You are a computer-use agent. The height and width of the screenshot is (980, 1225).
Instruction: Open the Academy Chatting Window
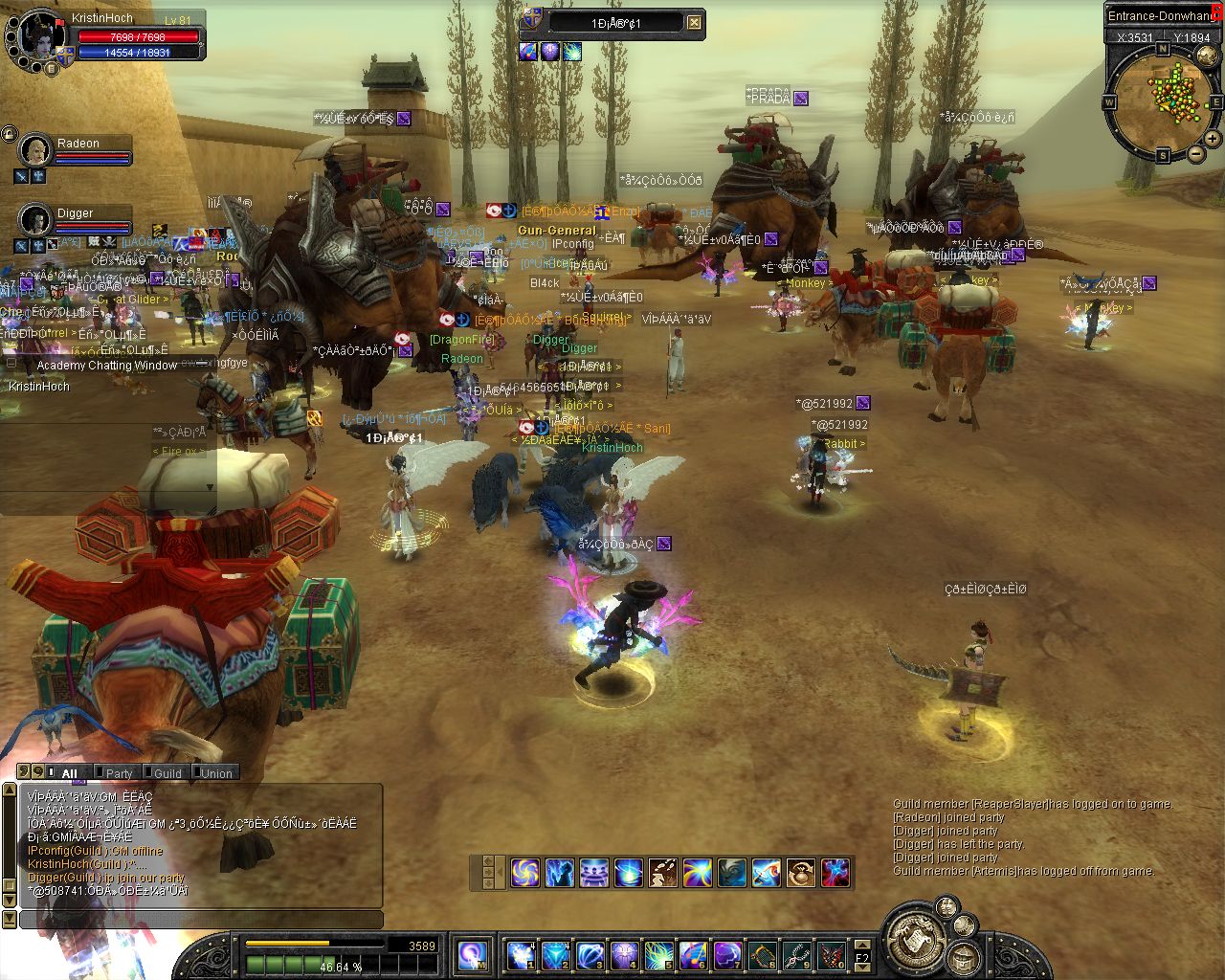point(106,365)
